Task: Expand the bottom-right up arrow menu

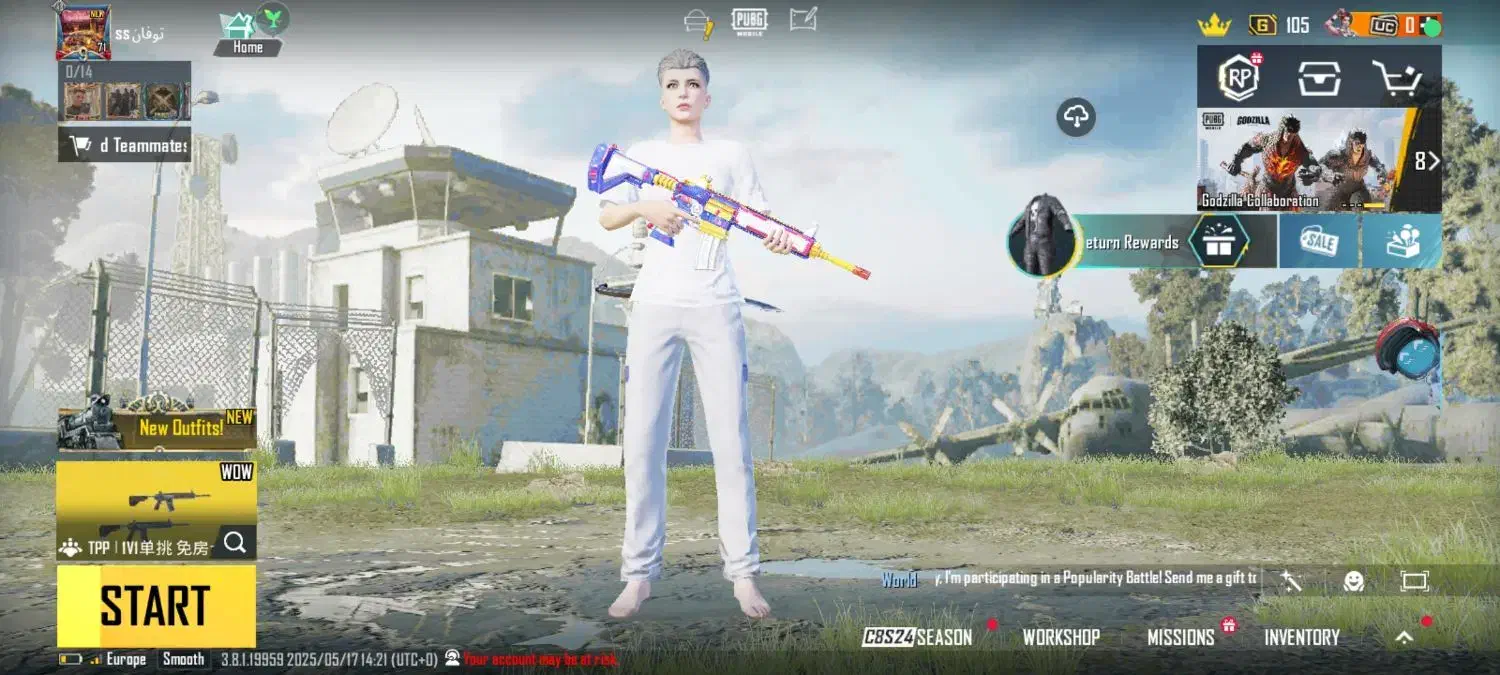Action: click(x=1405, y=637)
